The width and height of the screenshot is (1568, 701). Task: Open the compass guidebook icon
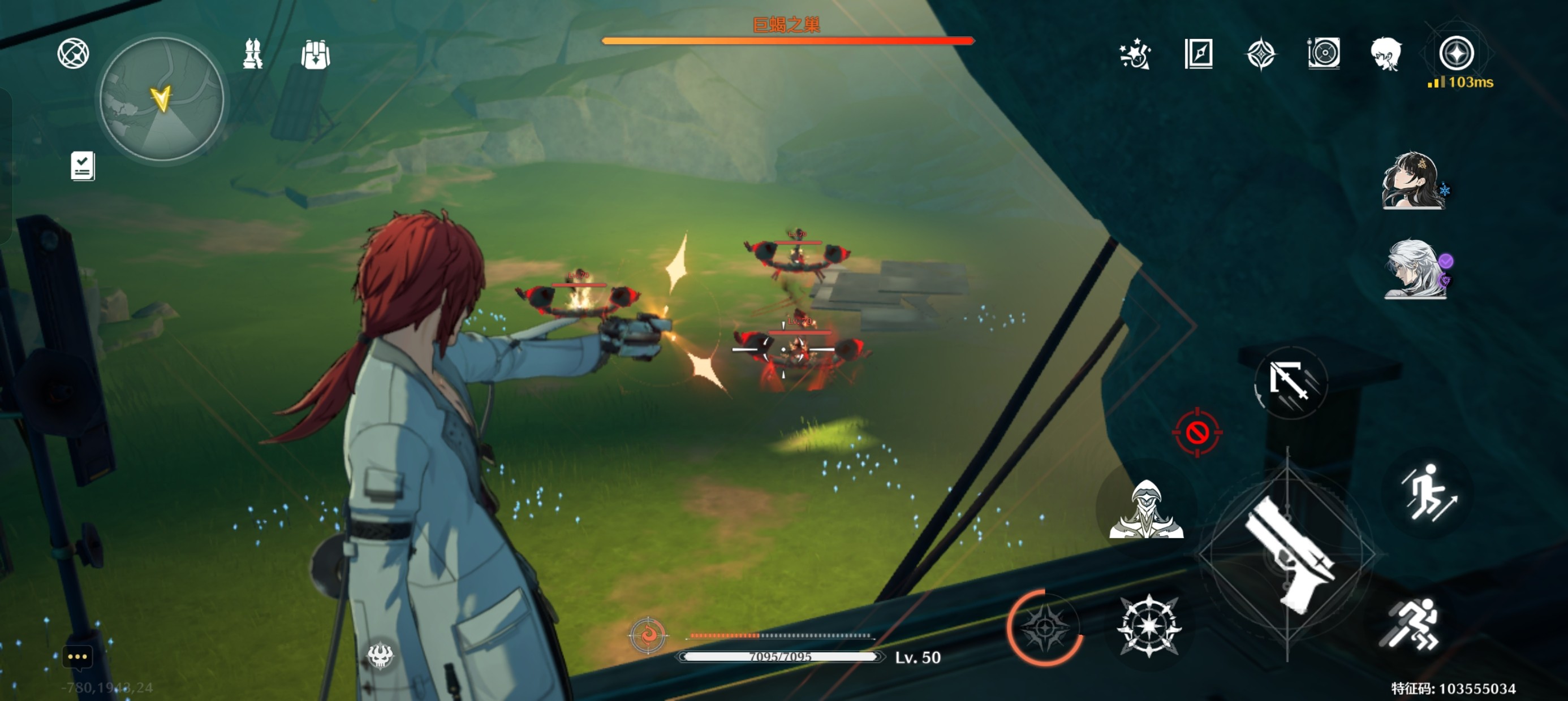(x=1199, y=54)
